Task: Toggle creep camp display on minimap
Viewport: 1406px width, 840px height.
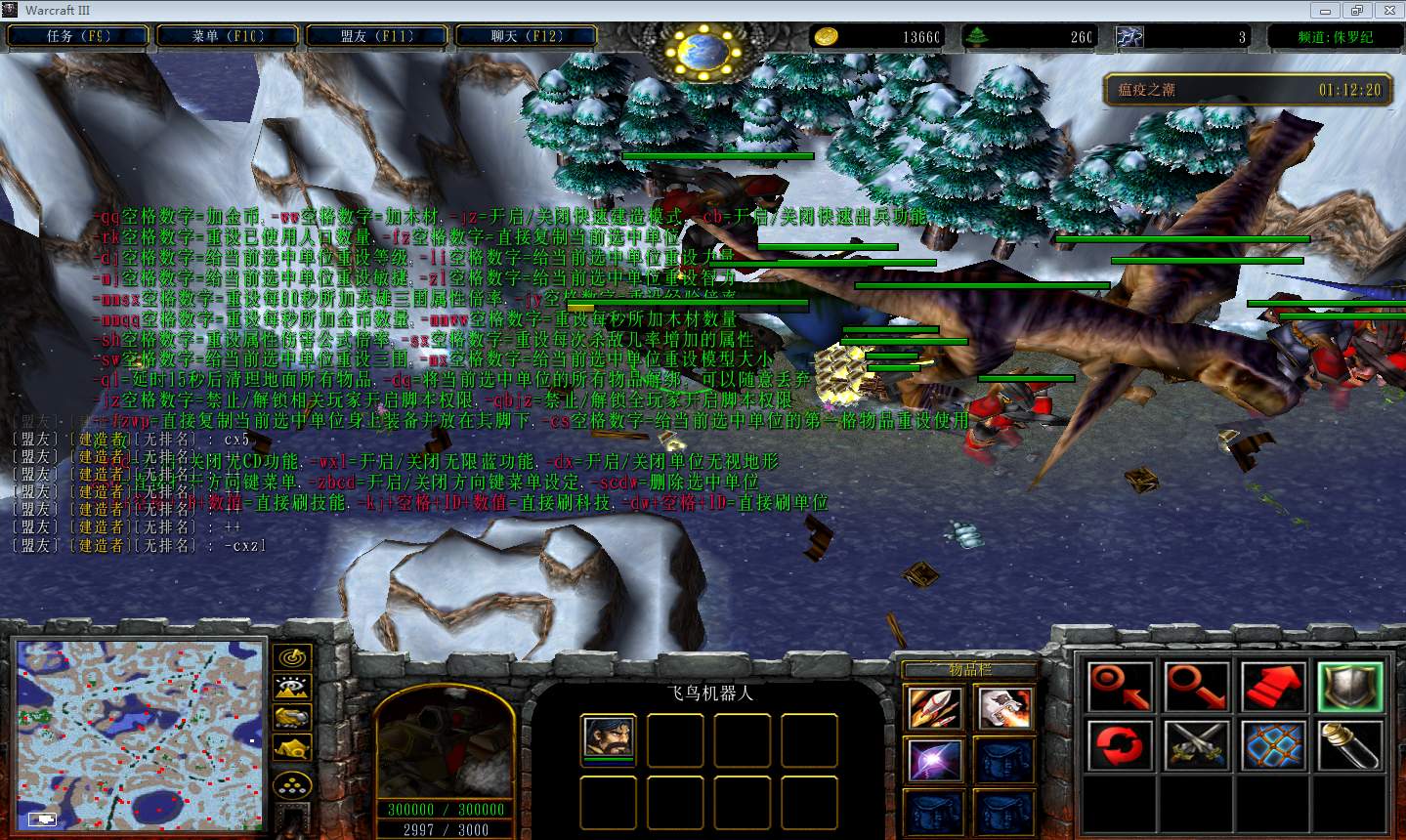Action: pyautogui.click(x=292, y=749)
